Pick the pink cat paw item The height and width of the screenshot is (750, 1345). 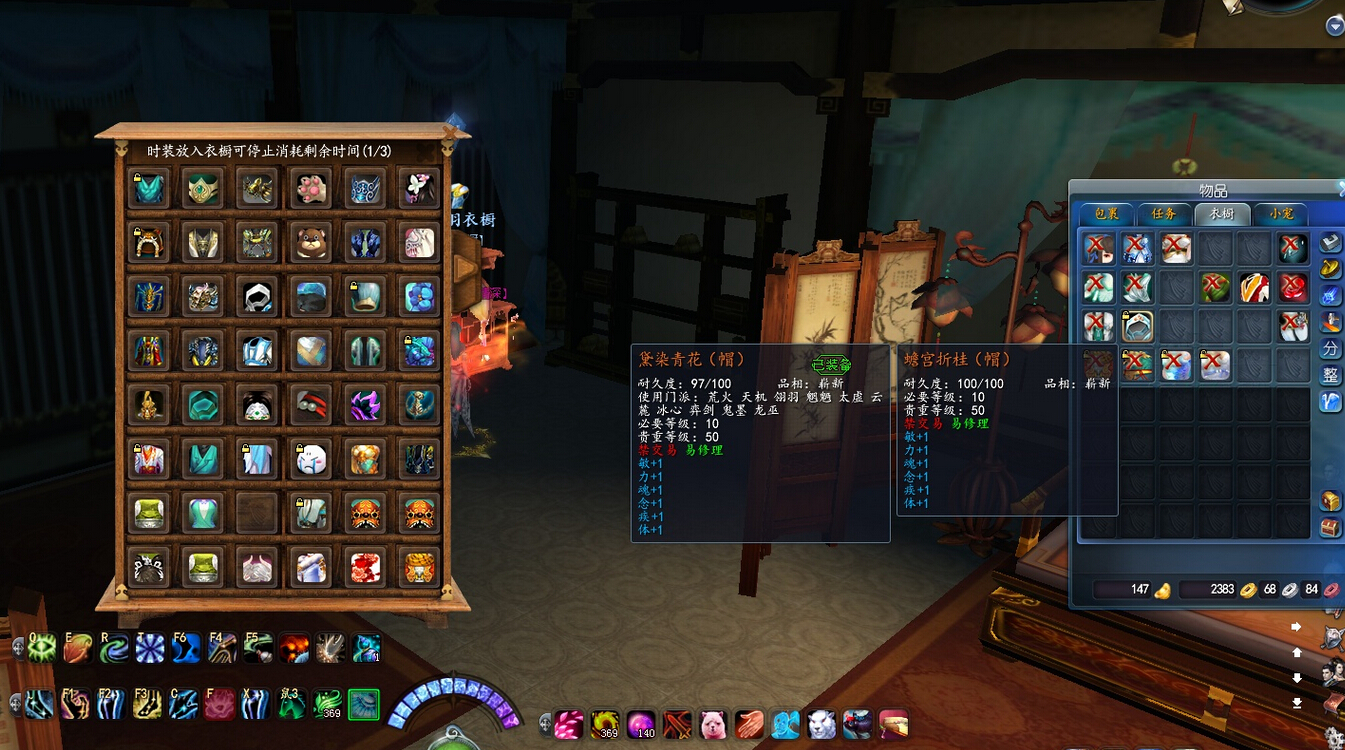tap(311, 188)
